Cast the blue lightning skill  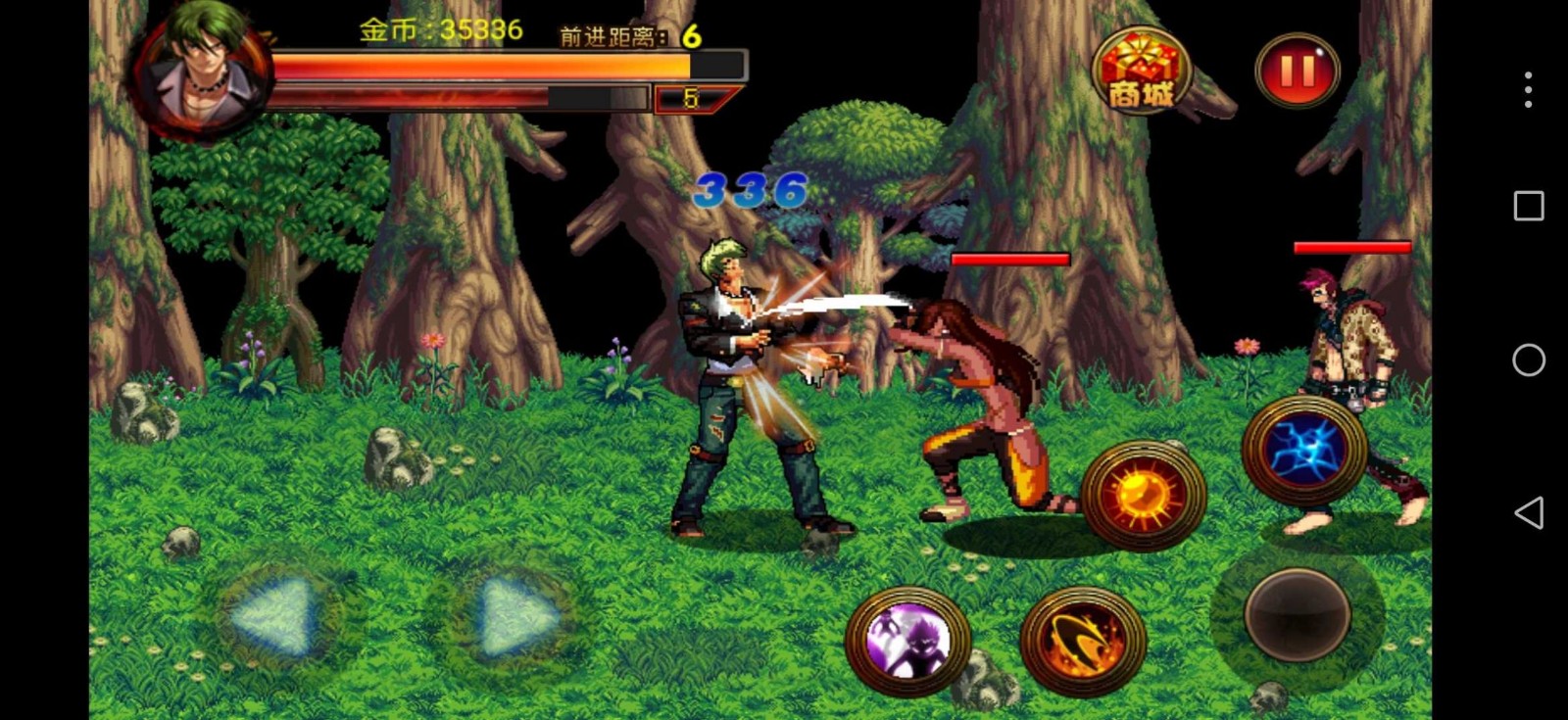pyautogui.click(x=1304, y=451)
